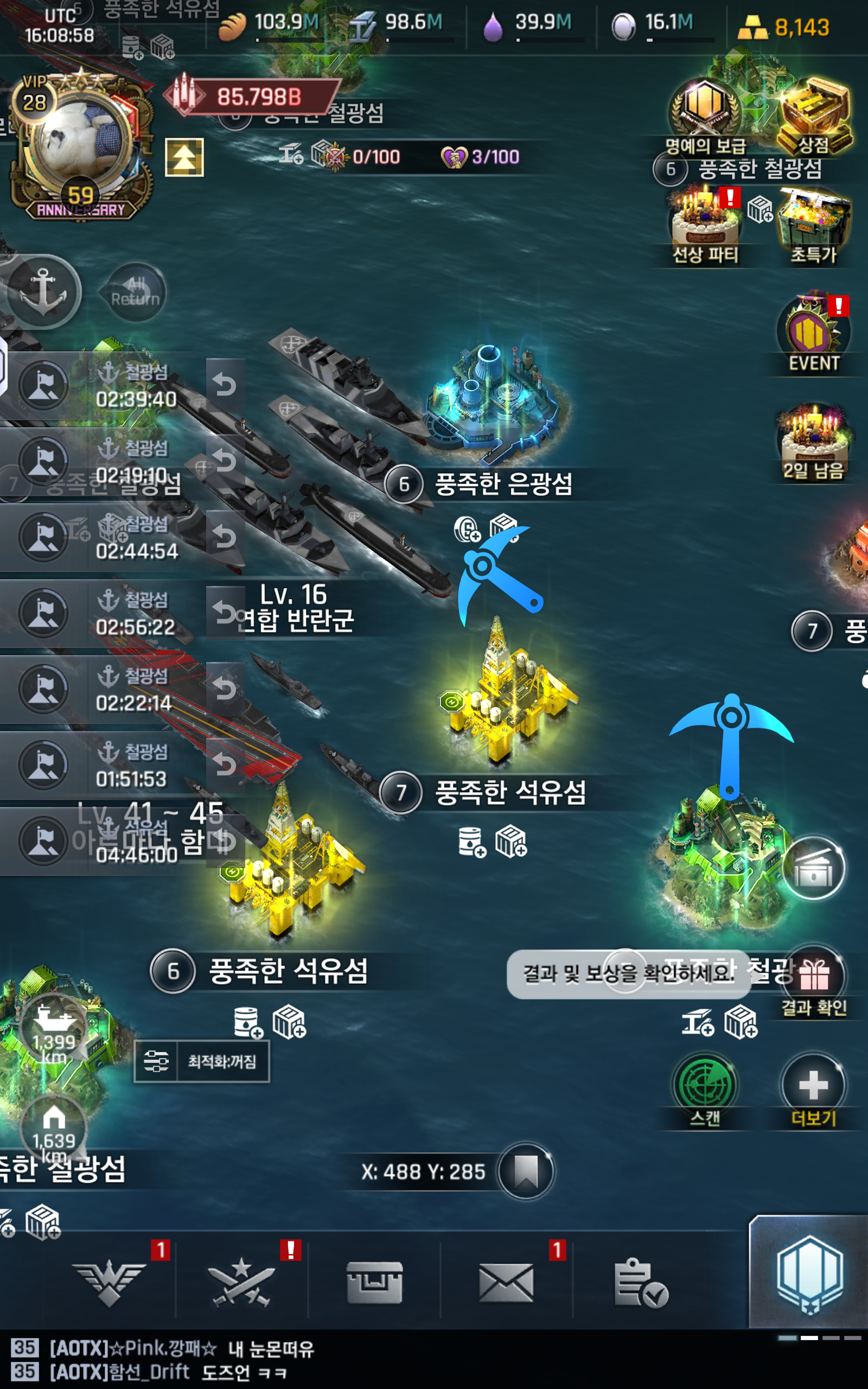Open the winged alliance emblem menu
Viewport: 868px width, 1389px height.
(109, 1283)
